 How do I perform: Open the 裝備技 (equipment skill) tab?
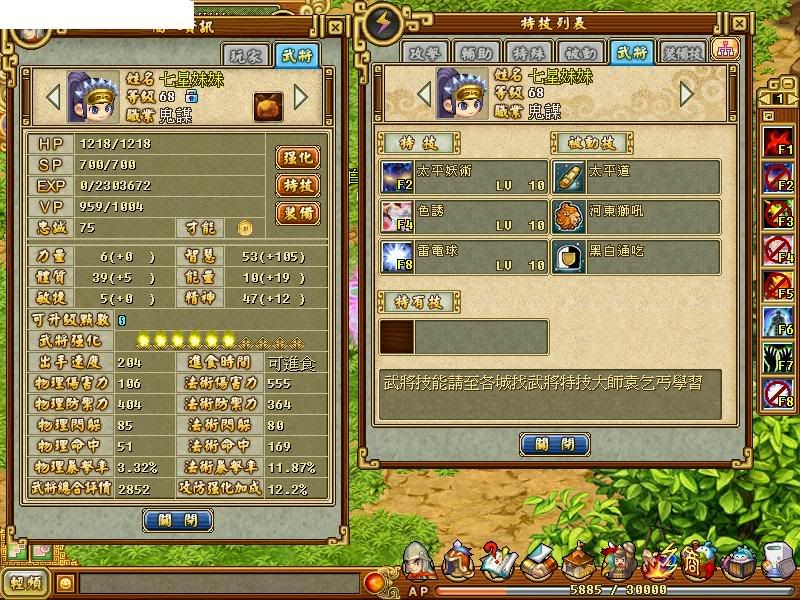tap(683, 54)
